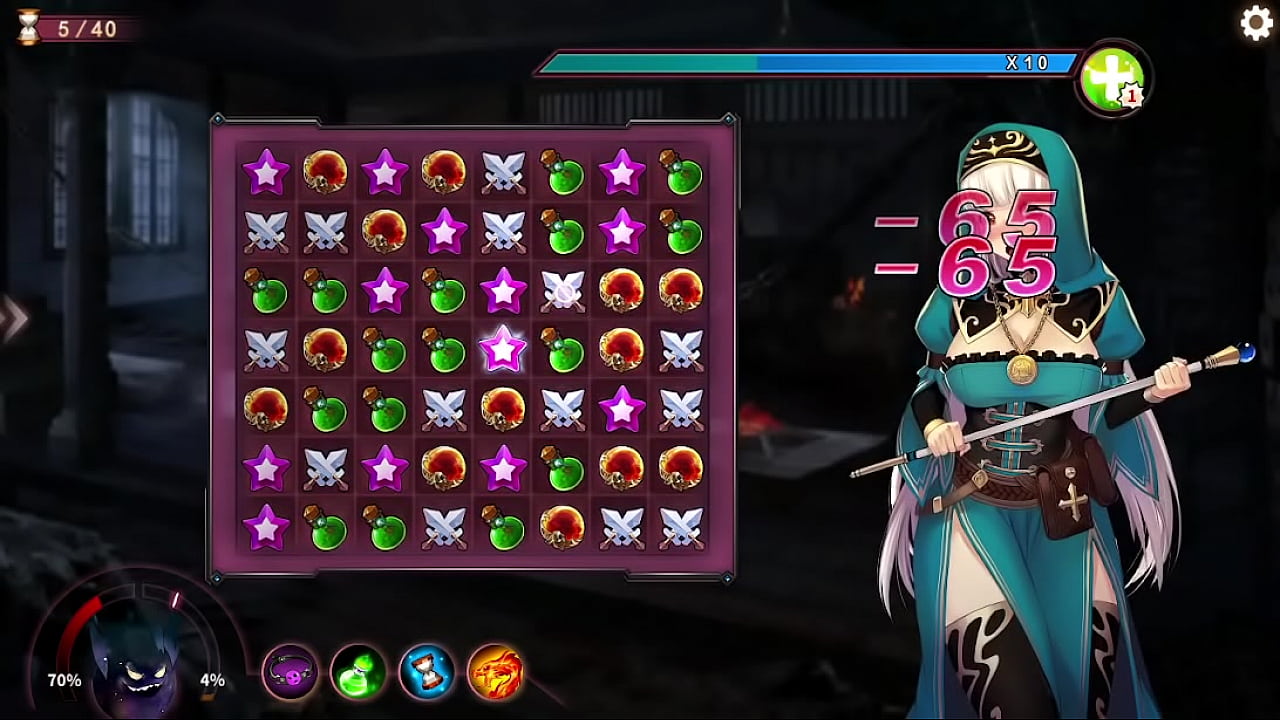This screenshot has height=720, width=1280.
Task: Use the green plus heal button
Action: tap(1112, 80)
